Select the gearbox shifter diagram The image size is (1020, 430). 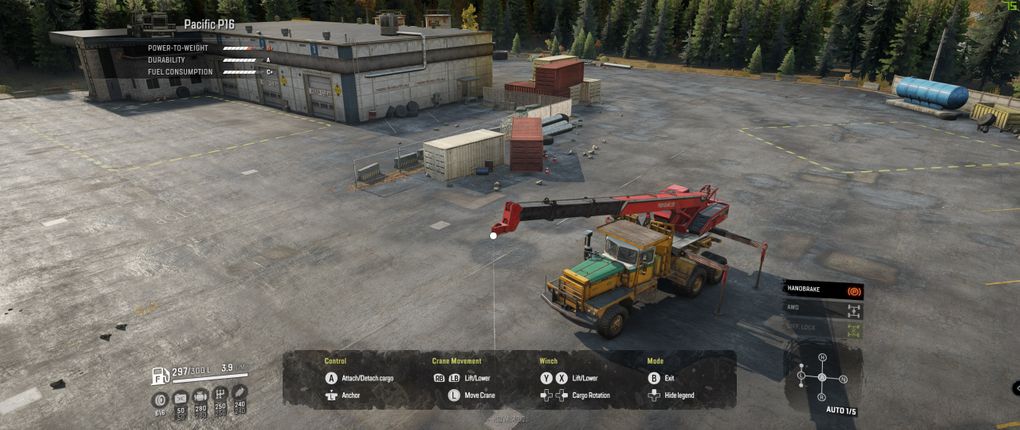(x=821, y=377)
